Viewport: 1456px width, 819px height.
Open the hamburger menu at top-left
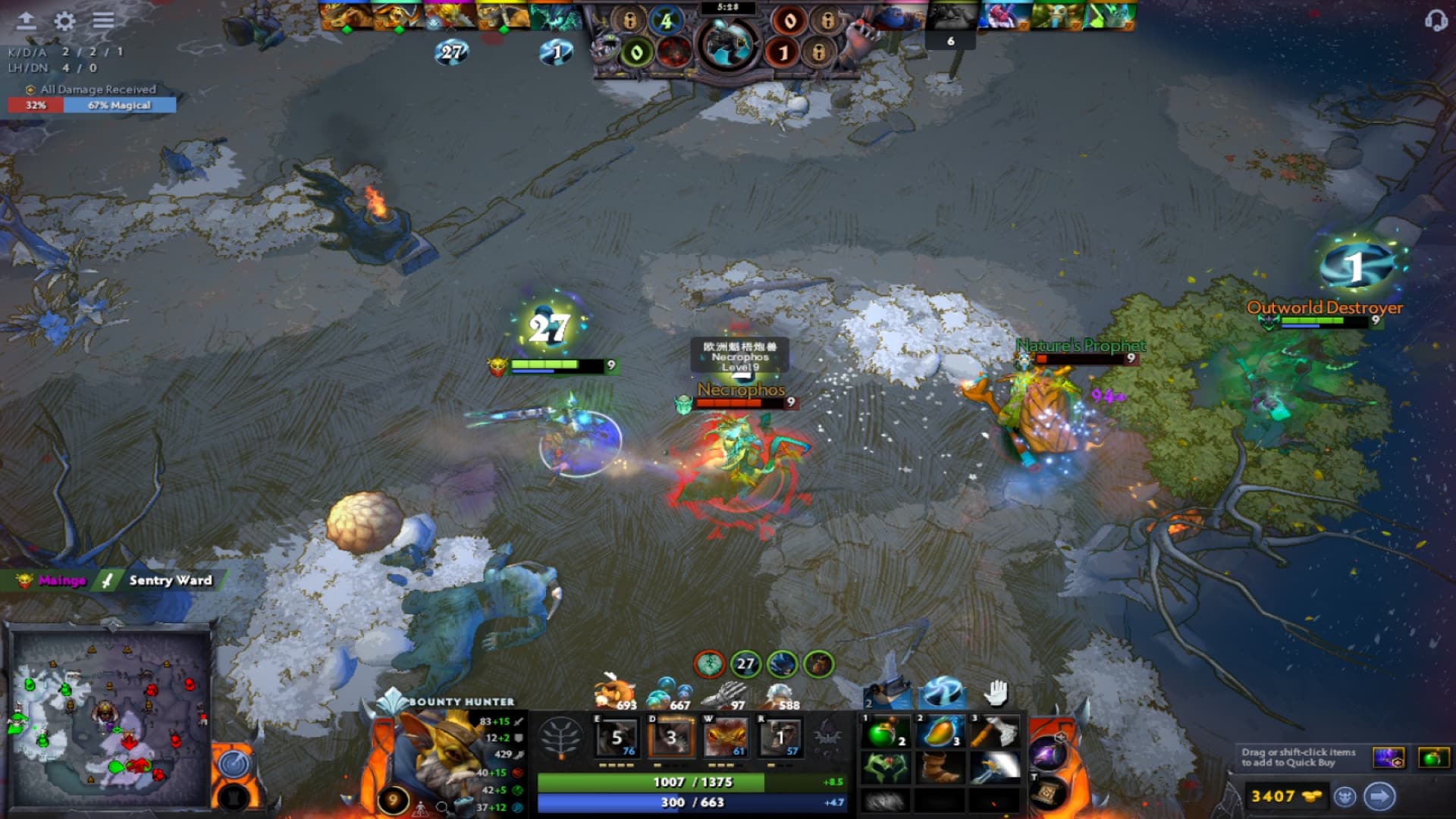tap(104, 20)
